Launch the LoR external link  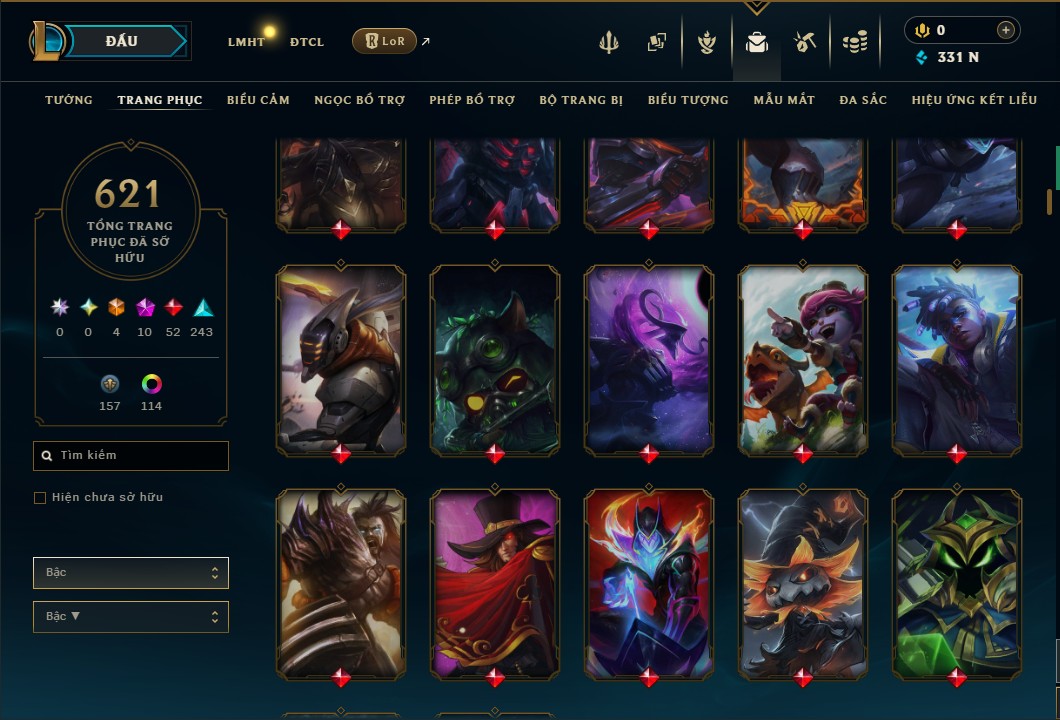385,41
